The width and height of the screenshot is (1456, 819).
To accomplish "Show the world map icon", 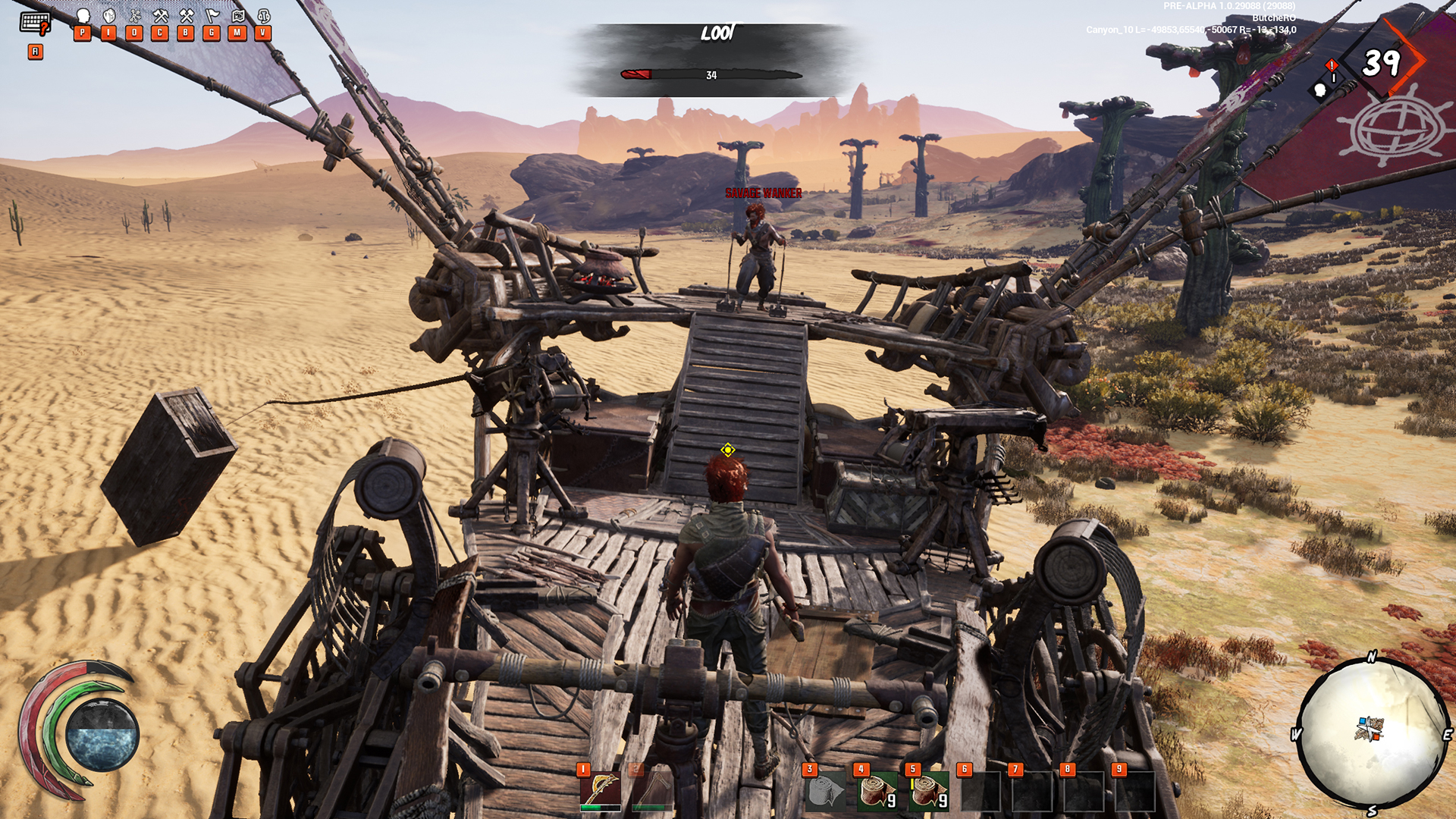I will [238, 16].
